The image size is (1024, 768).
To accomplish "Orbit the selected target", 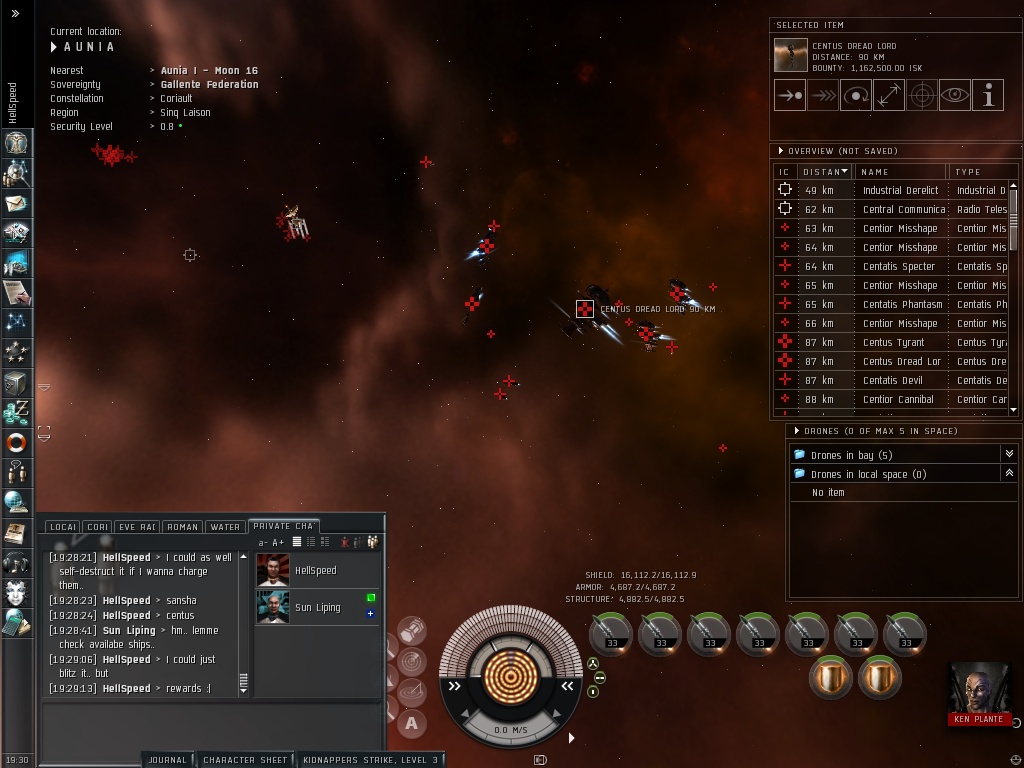I will point(855,96).
